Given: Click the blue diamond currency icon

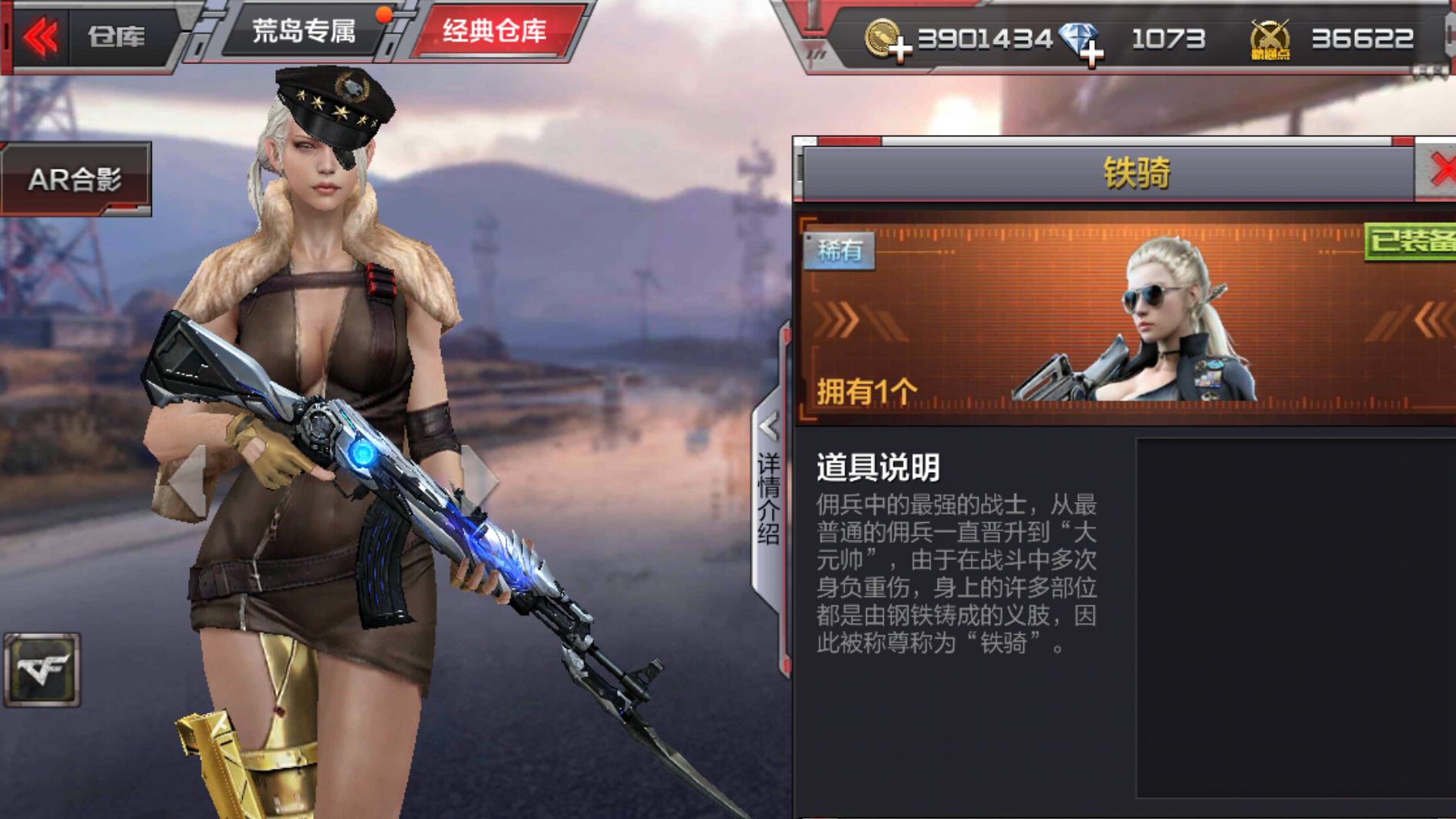Looking at the screenshot, I should click(x=1078, y=32).
